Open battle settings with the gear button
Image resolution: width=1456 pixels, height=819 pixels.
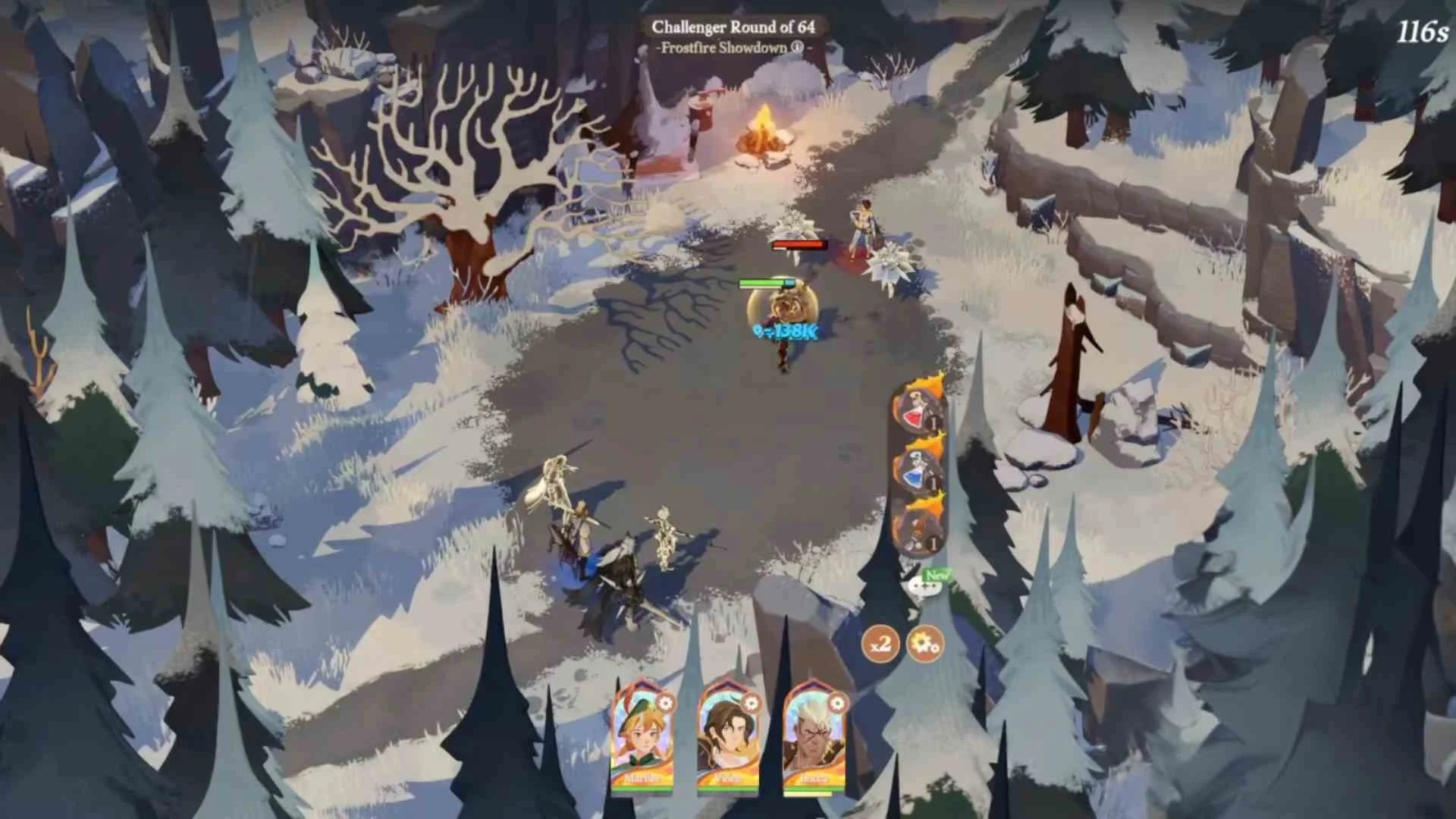925,645
